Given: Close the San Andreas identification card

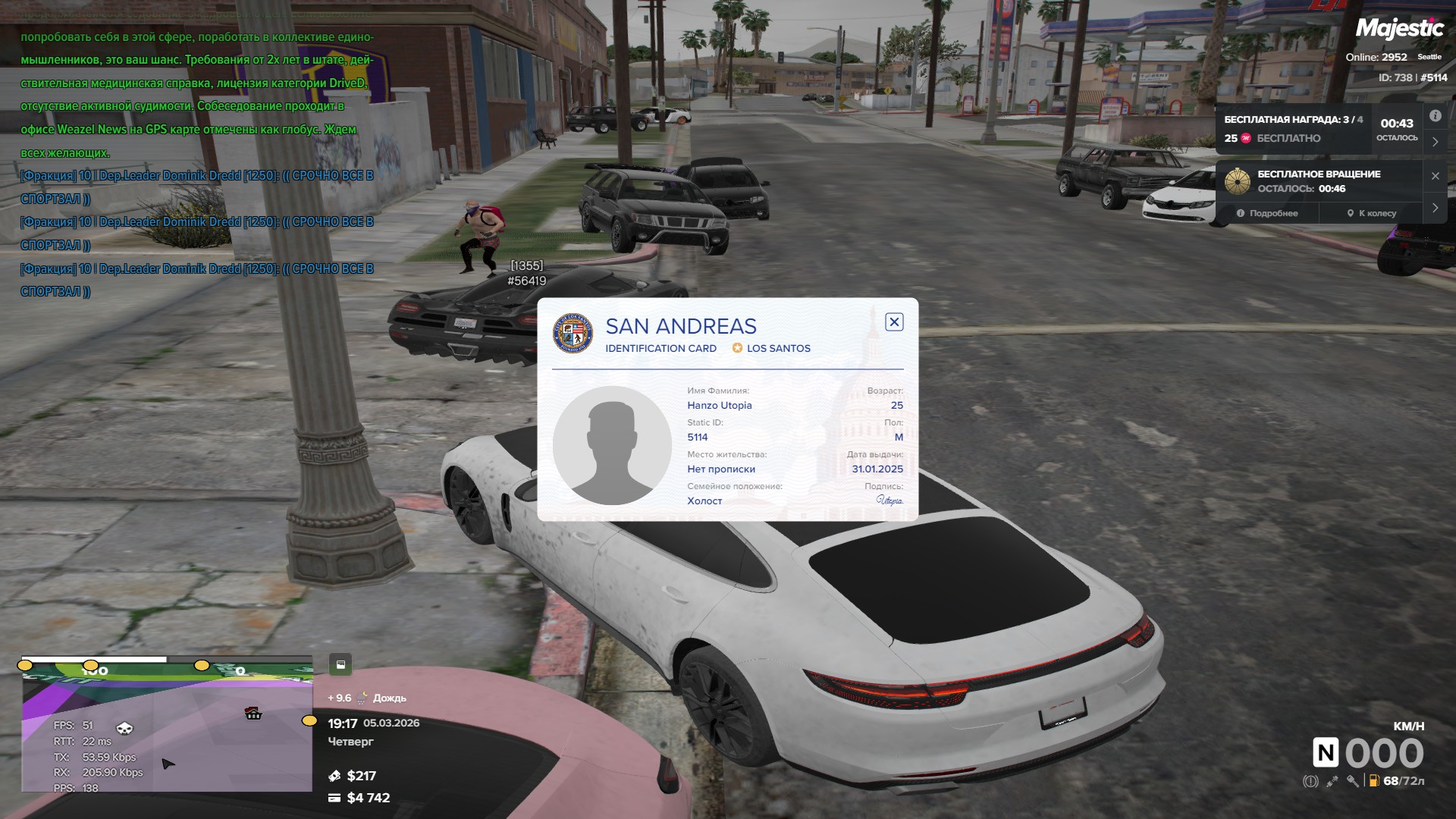Looking at the screenshot, I should (x=894, y=322).
